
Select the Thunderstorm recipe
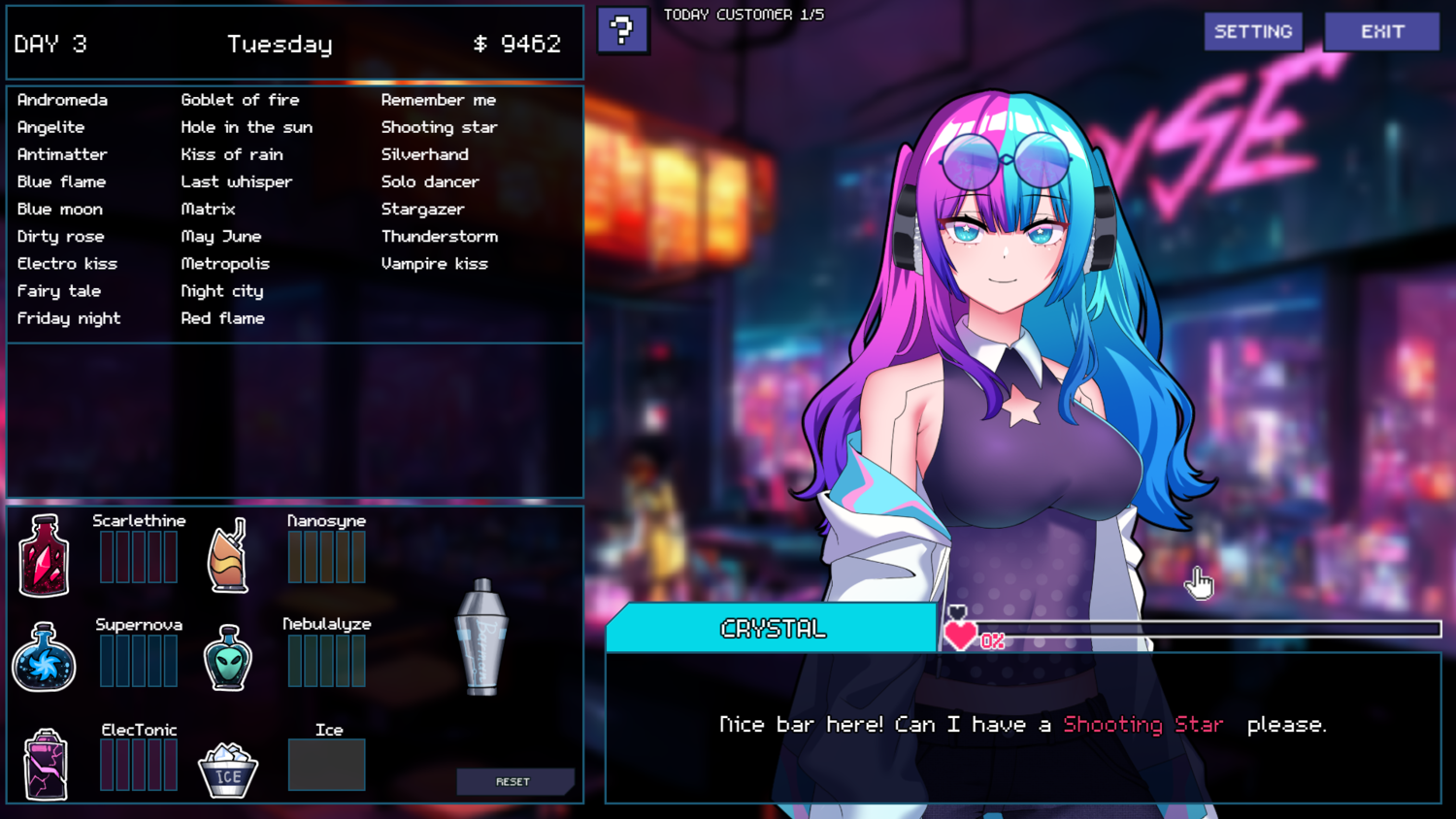coord(439,237)
